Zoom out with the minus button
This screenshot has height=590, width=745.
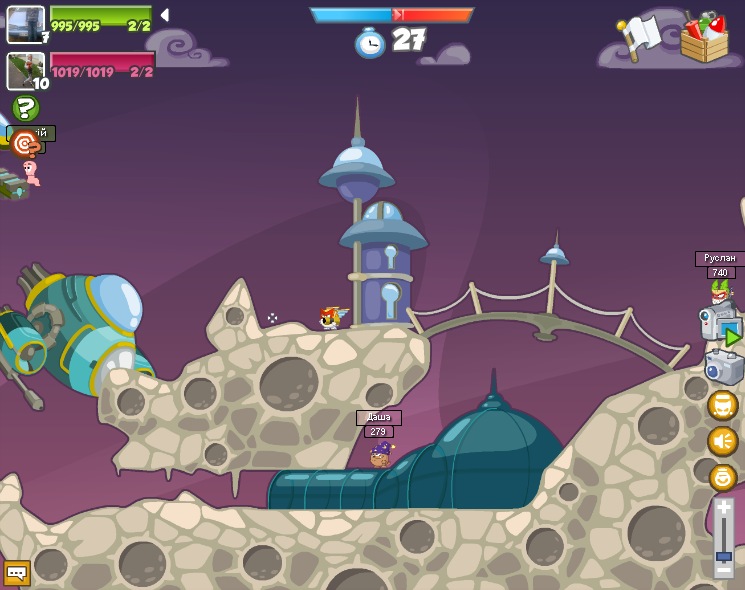tap(723, 571)
